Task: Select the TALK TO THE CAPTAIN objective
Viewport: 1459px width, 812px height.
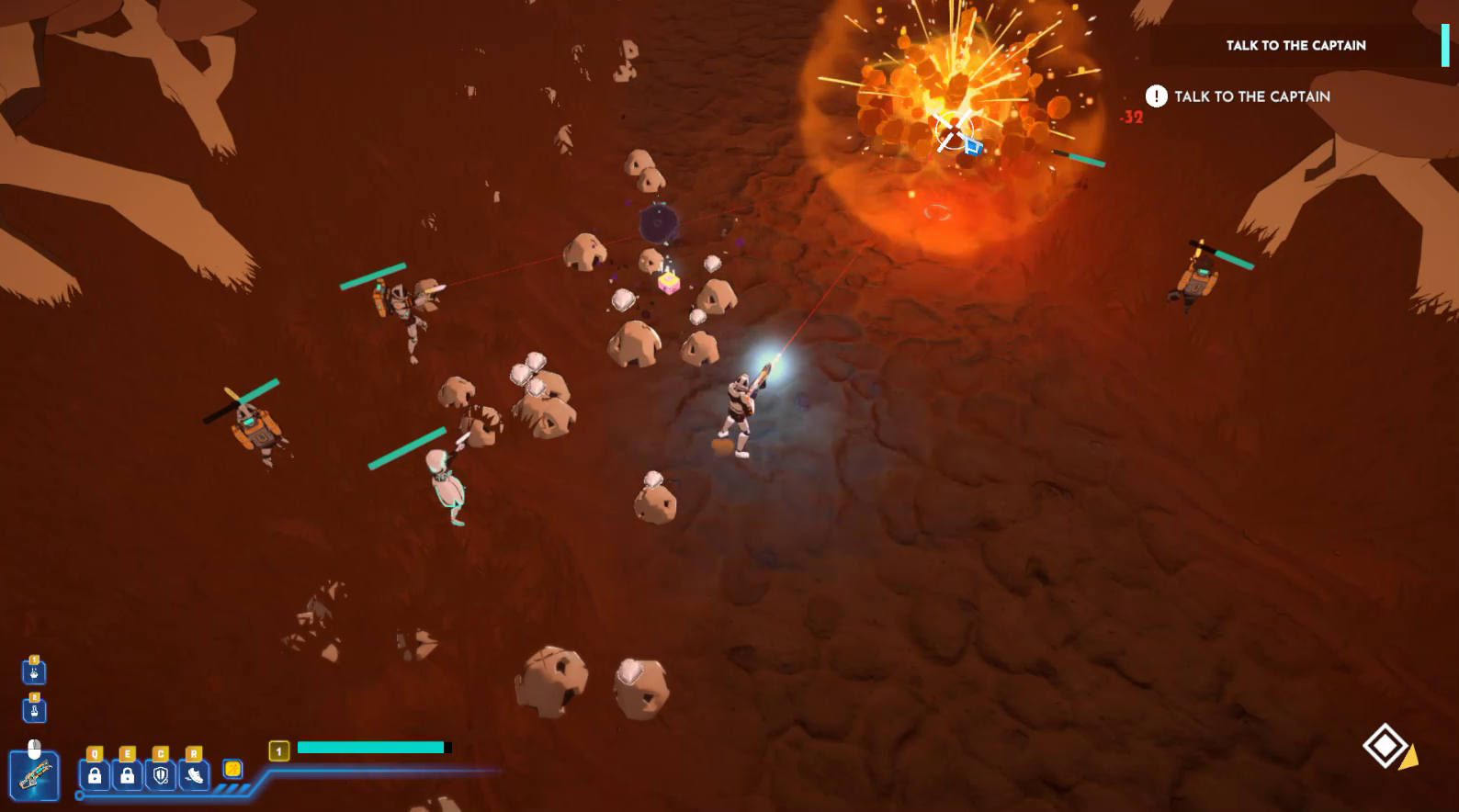Action: pos(1252,96)
